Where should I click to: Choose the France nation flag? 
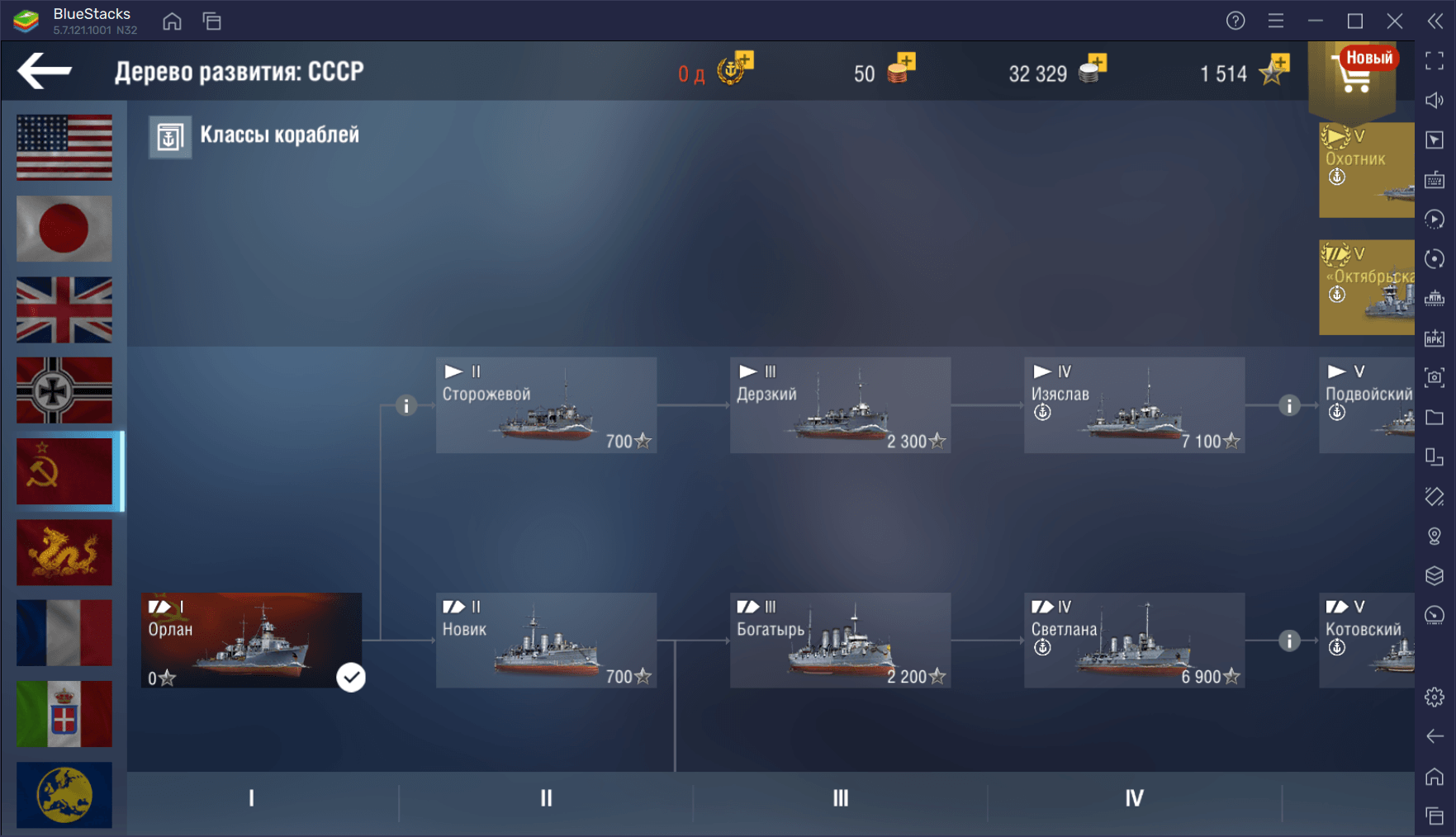click(x=64, y=633)
